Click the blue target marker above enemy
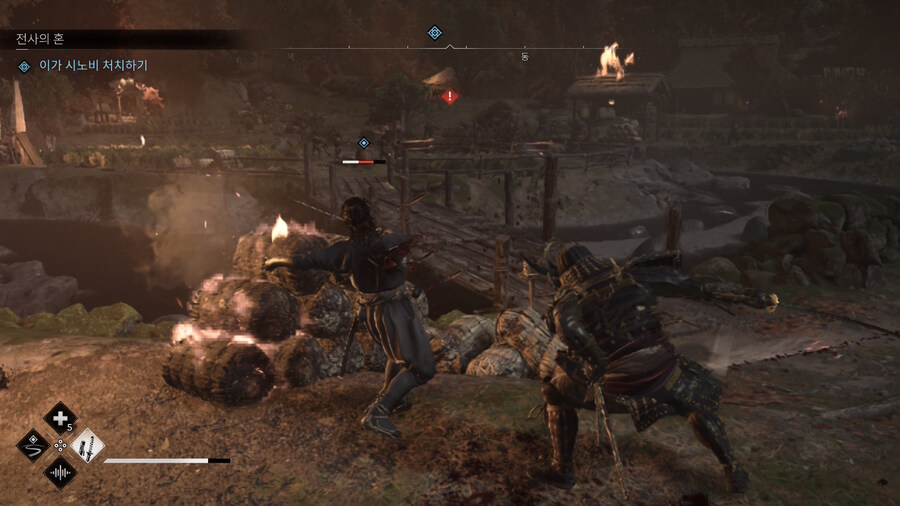This screenshot has width=900, height=506. pos(364,143)
